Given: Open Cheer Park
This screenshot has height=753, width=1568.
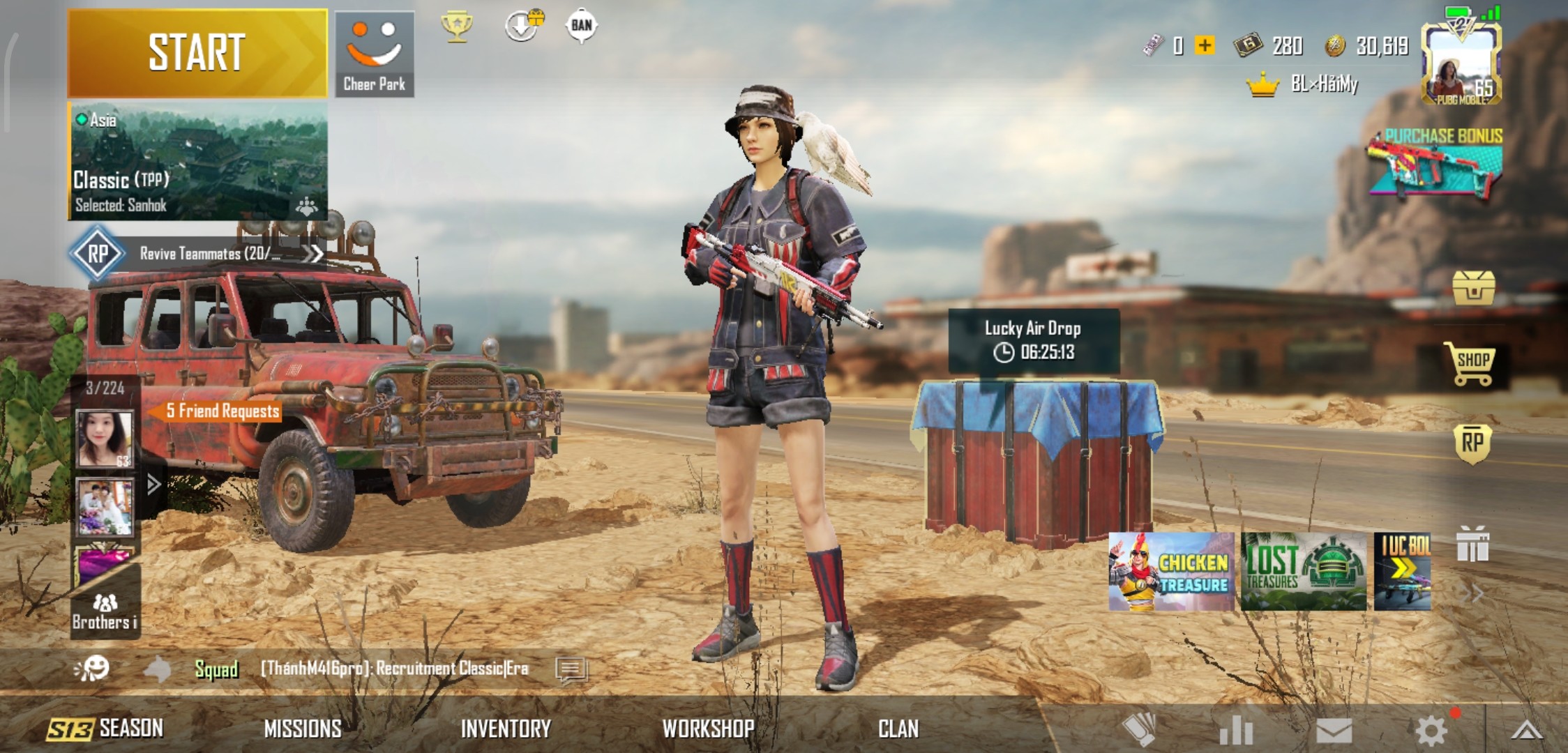Looking at the screenshot, I should click(375, 54).
